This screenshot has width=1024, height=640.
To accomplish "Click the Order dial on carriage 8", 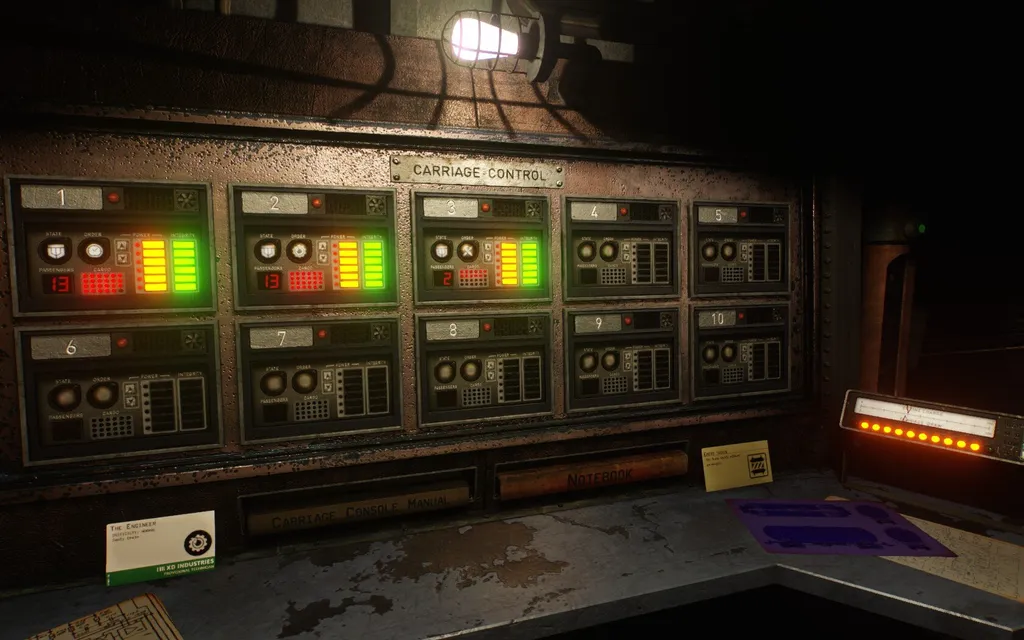I will point(470,371).
